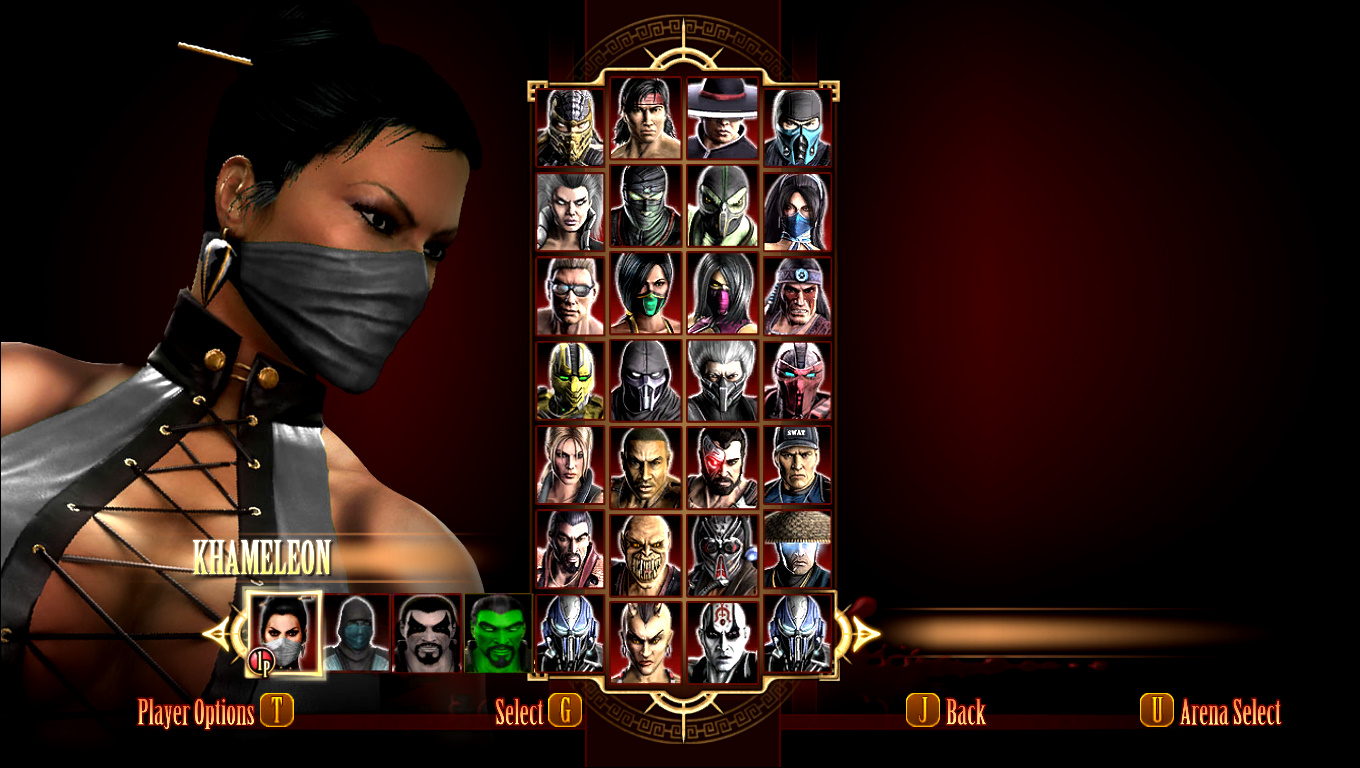Viewport: 1360px width, 768px height.
Task: Select Sindel's white-haired portrait
Action: 570,211
